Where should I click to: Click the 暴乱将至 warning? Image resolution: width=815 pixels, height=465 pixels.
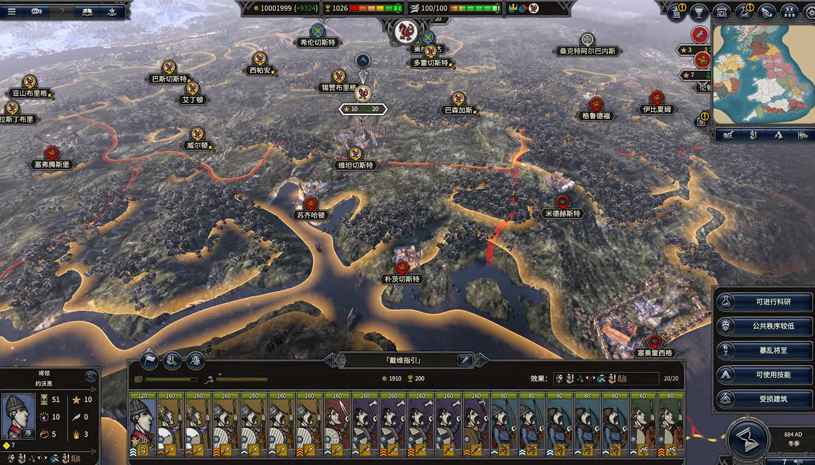(x=765, y=351)
